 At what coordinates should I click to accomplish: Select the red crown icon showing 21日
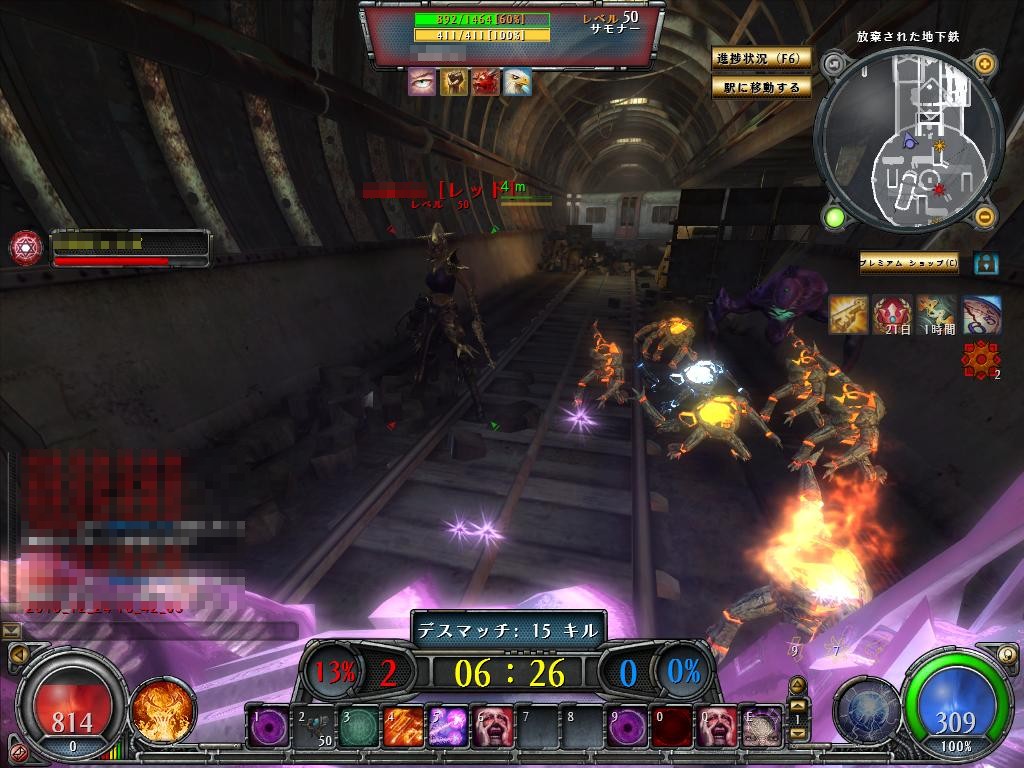coord(892,315)
